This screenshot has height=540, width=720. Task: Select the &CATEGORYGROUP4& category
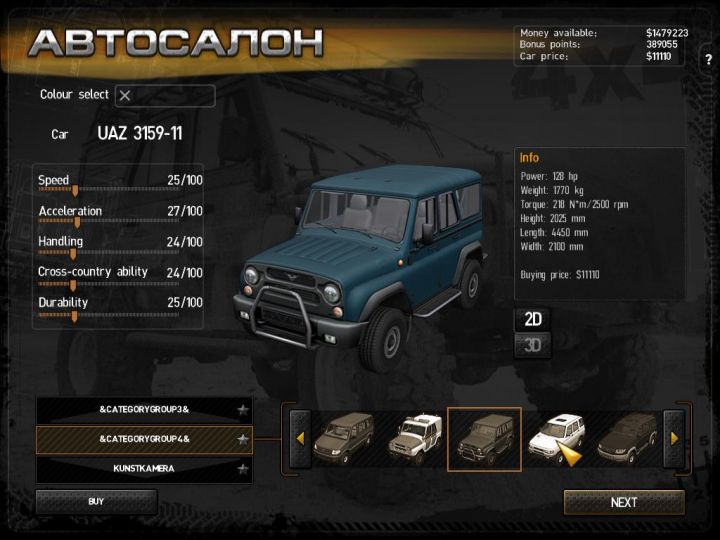coord(144,439)
